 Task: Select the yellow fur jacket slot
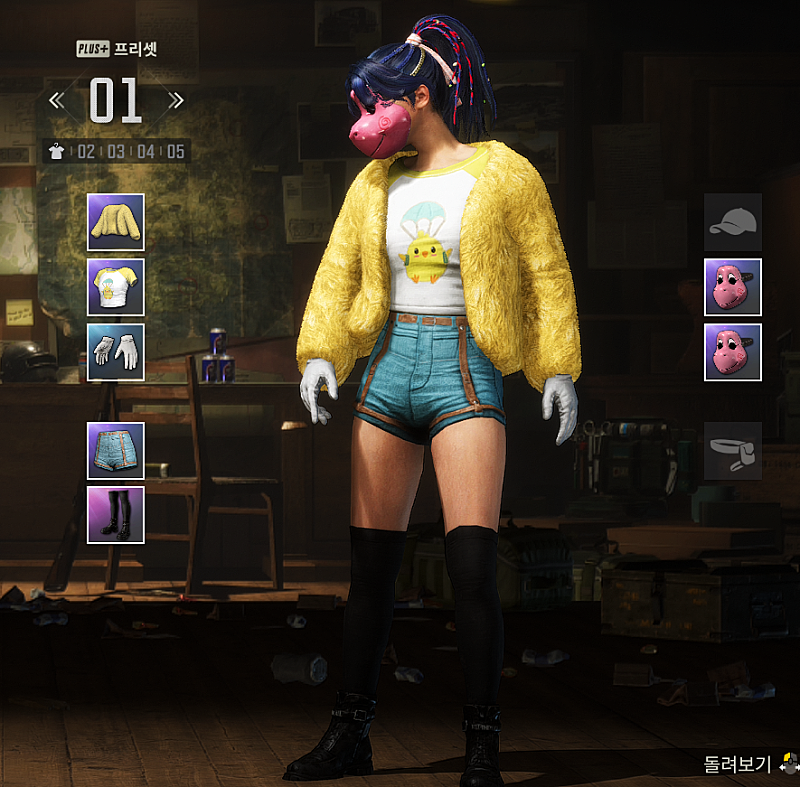click(x=116, y=222)
